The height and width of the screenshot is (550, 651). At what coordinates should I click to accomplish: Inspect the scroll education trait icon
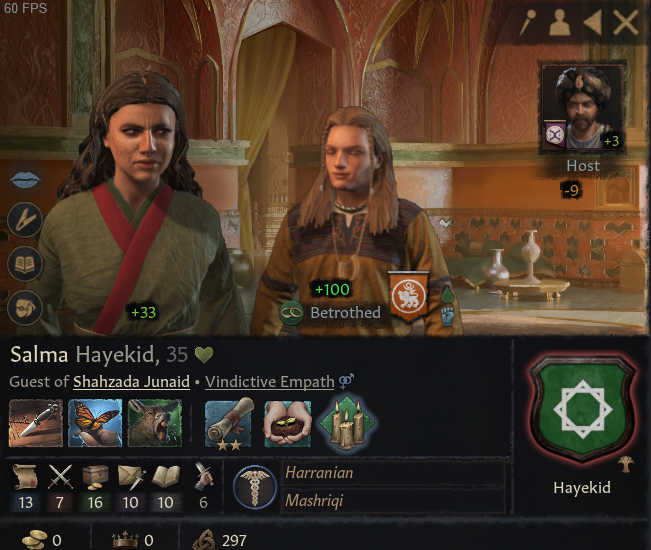pos(229,423)
